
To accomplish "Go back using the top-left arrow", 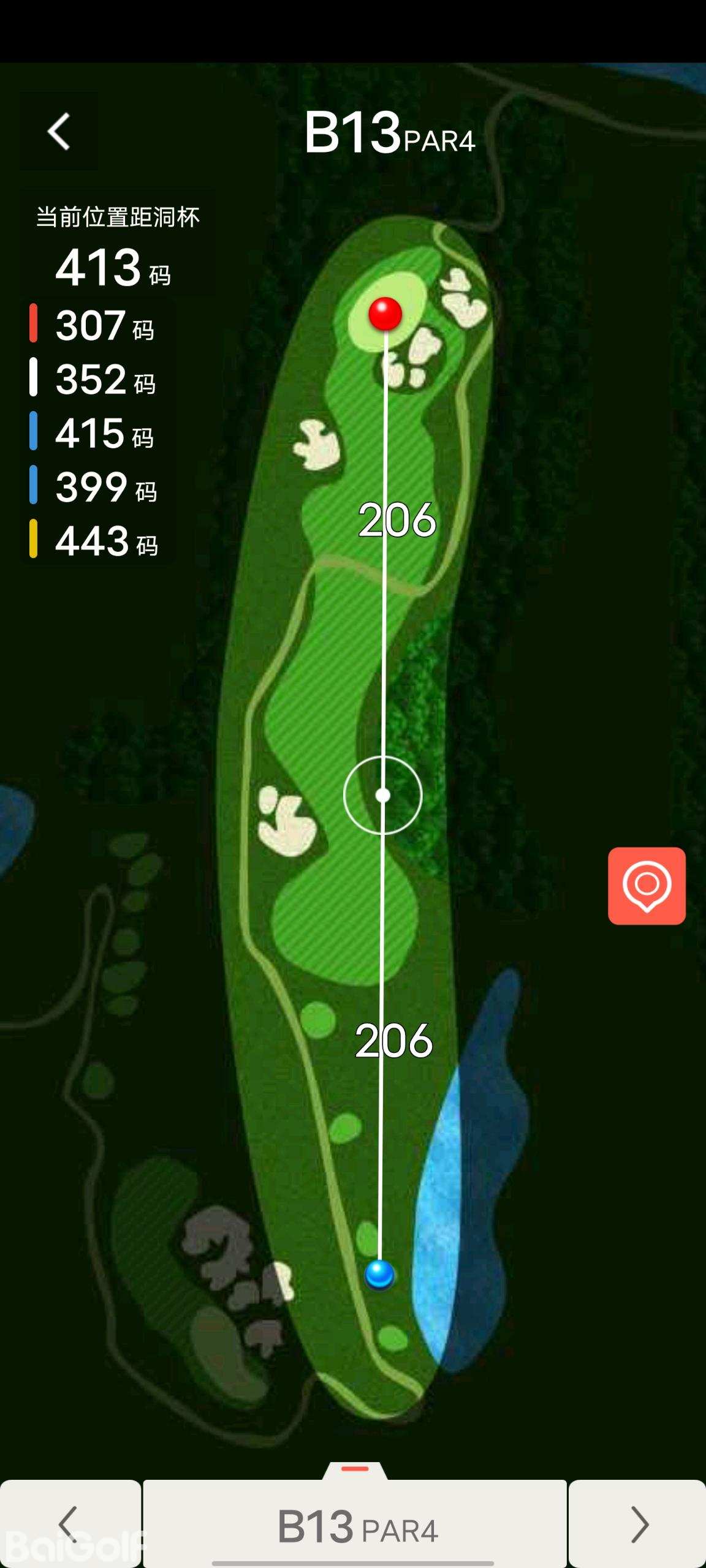I will pos(59,131).
